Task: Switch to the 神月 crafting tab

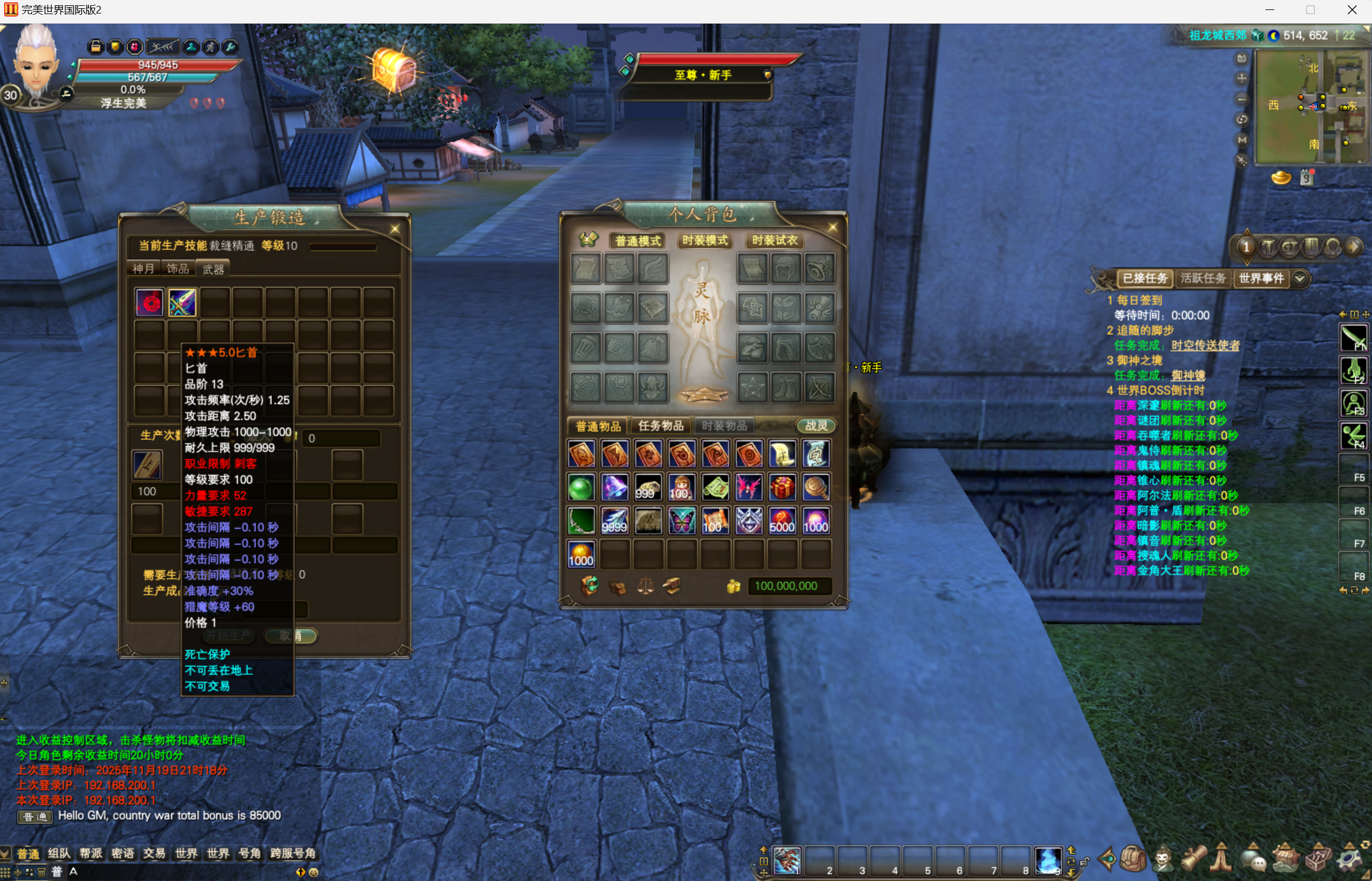Action: [x=143, y=269]
